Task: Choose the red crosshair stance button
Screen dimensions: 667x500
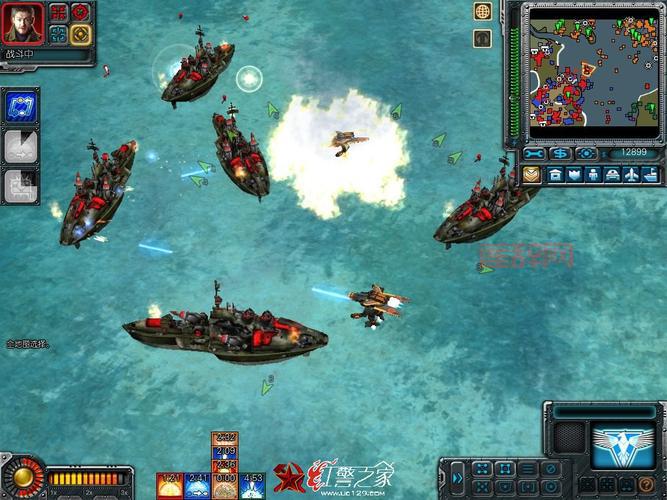Action: pos(81,12)
